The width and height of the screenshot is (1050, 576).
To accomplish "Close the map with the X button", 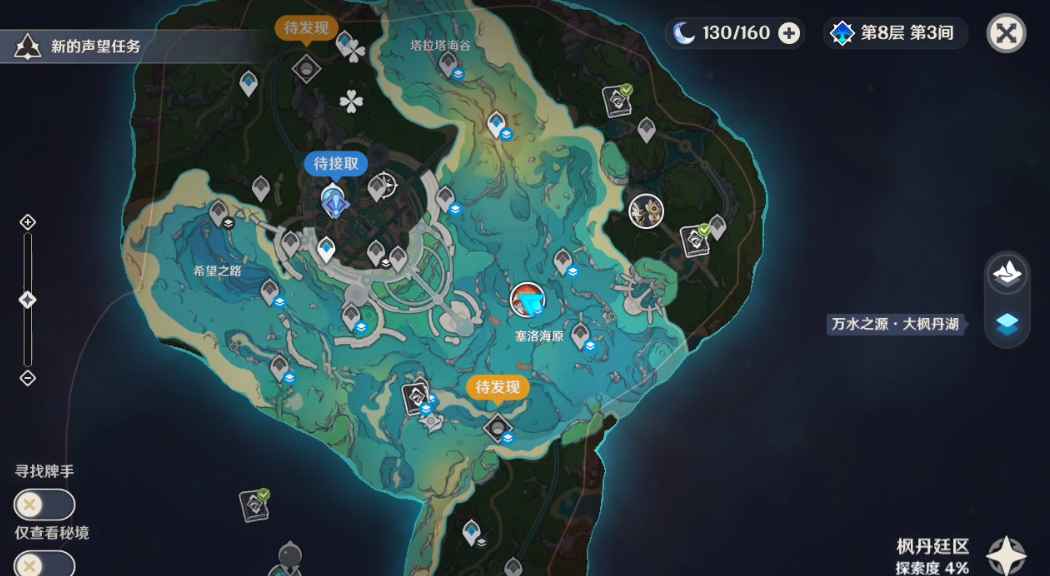I will click(x=1007, y=33).
